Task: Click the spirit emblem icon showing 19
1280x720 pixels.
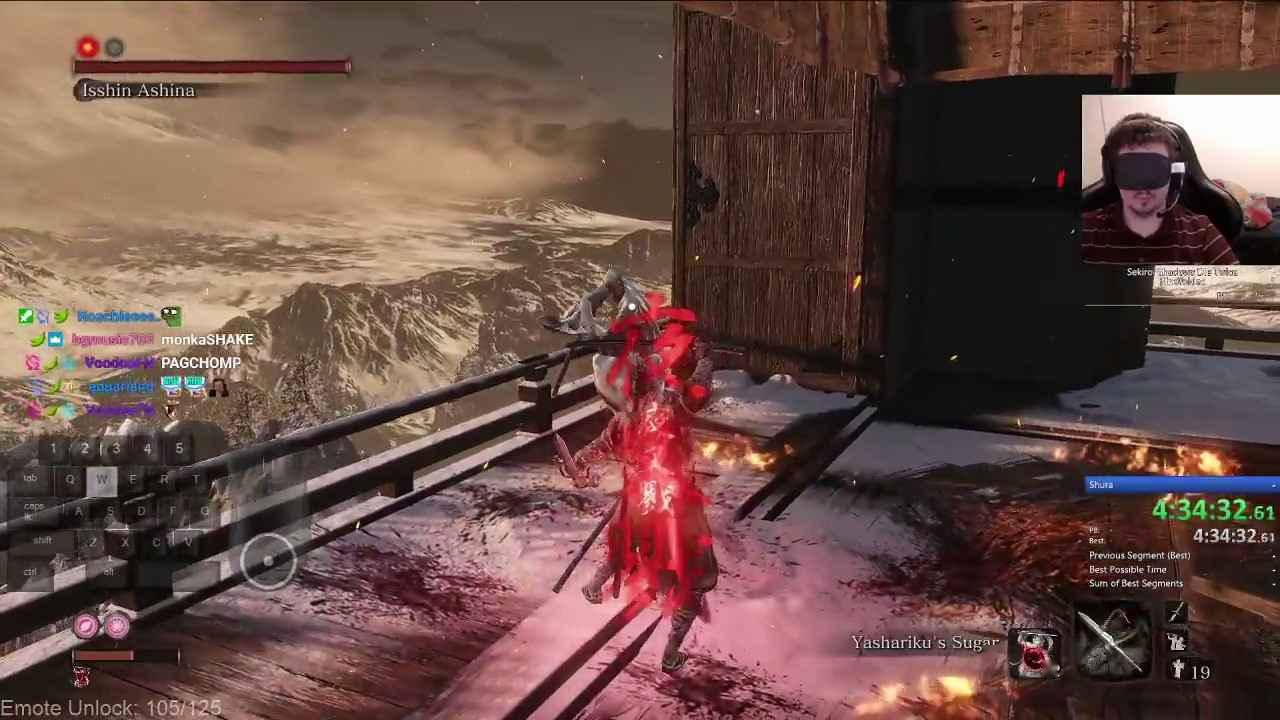Action: point(1176,666)
